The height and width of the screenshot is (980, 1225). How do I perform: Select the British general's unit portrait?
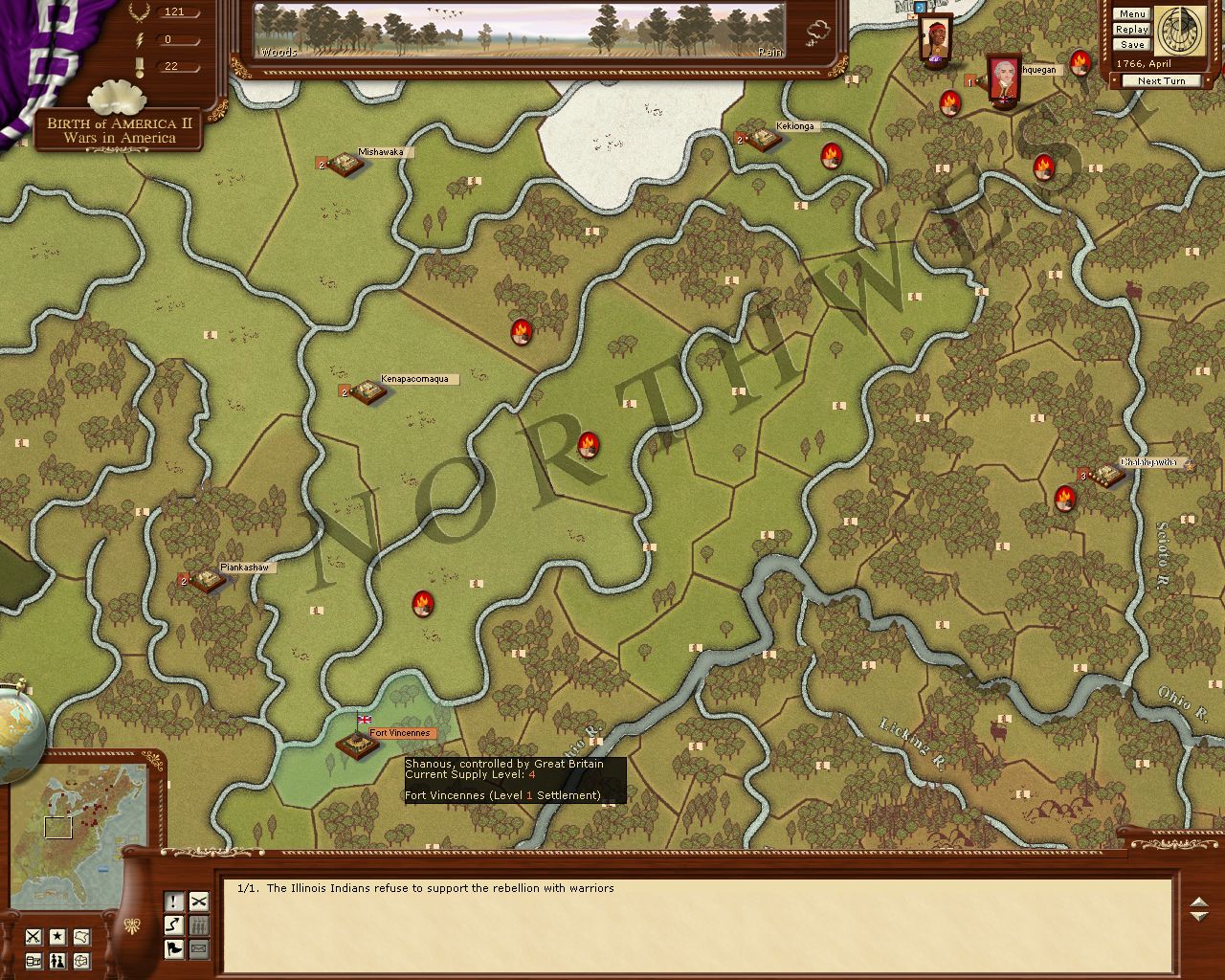pyautogui.click(x=1003, y=80)
